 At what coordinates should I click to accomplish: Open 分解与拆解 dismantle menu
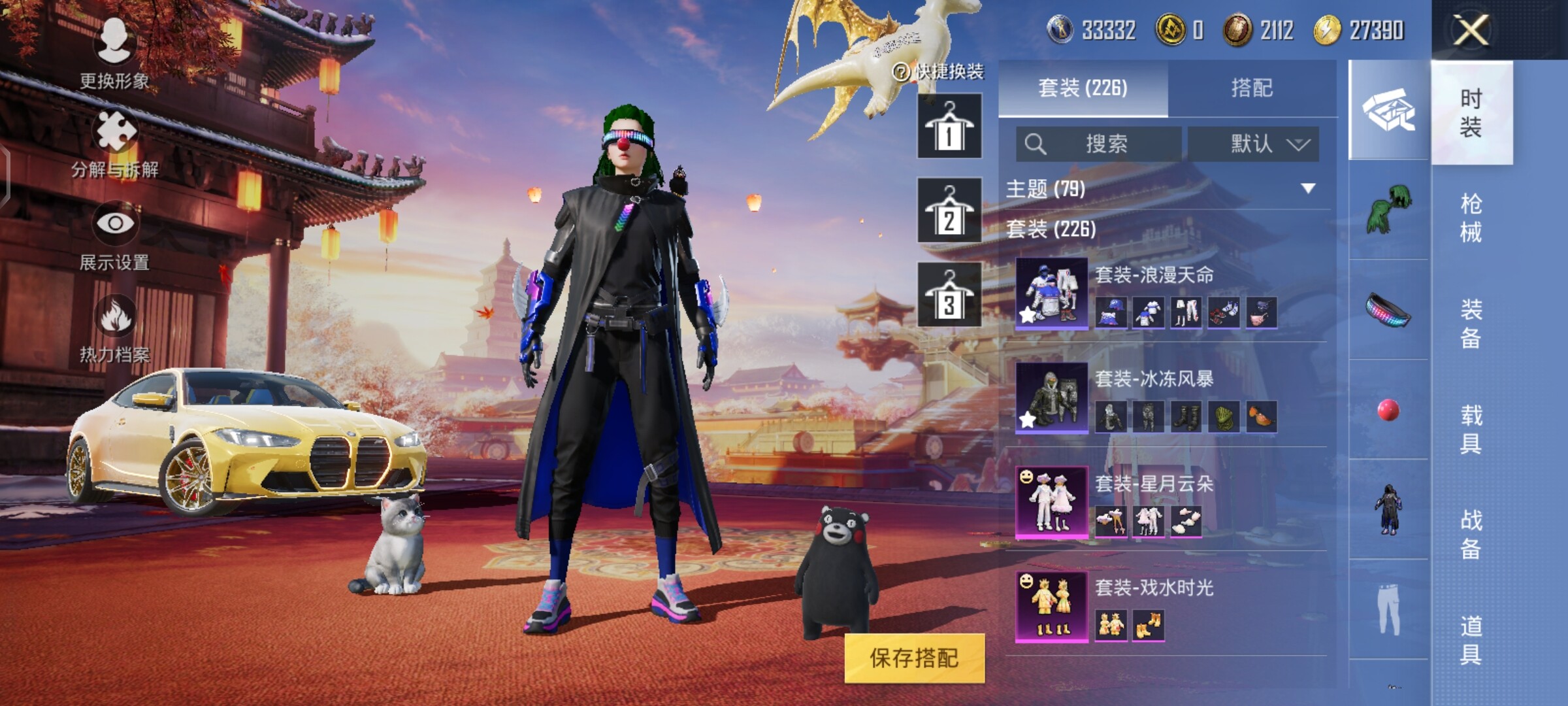click(115, 144)
